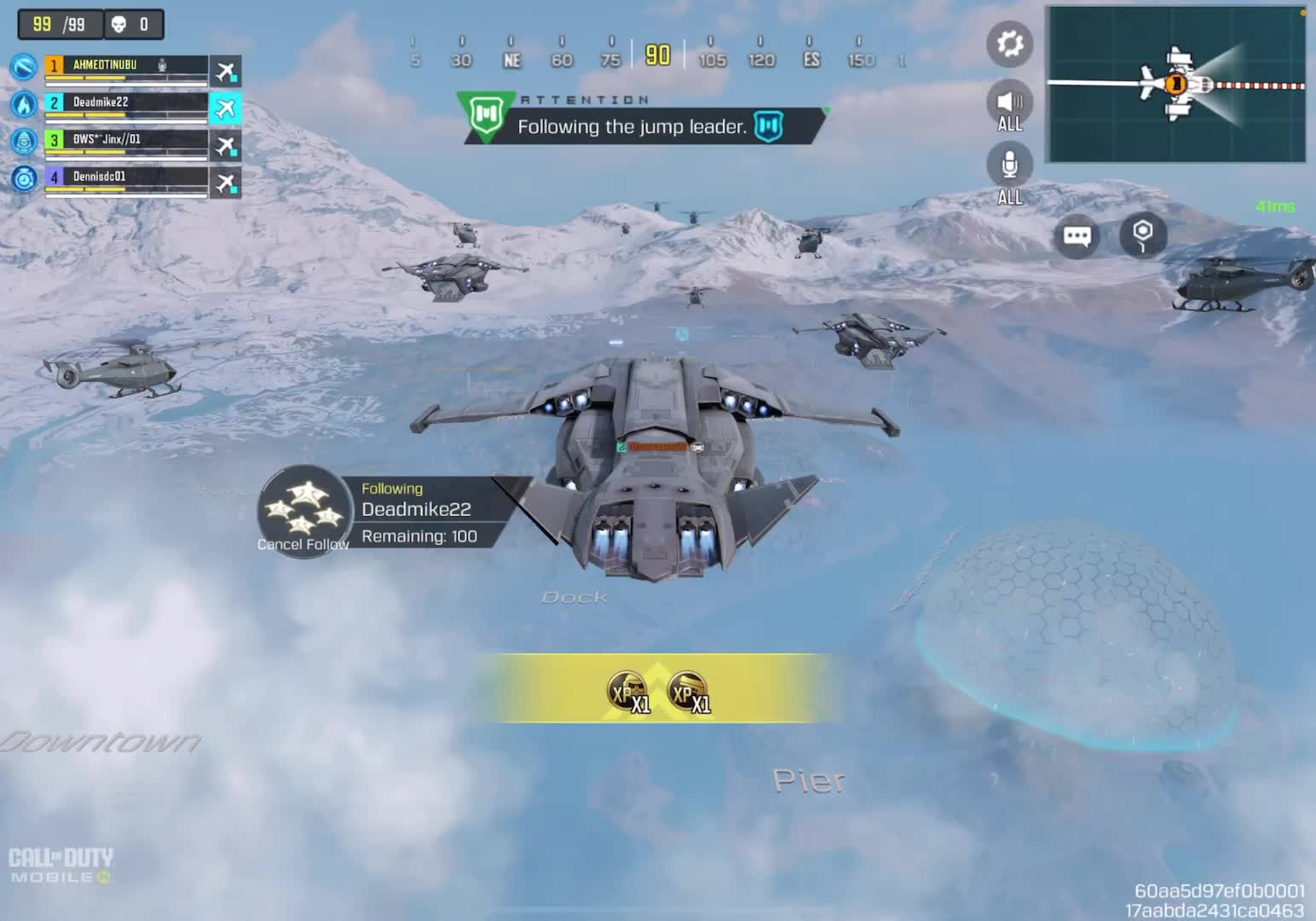This screenshot has width=1316, height=921.
Task: Toggle the microphone ALL button
Action: (1010, 168)
